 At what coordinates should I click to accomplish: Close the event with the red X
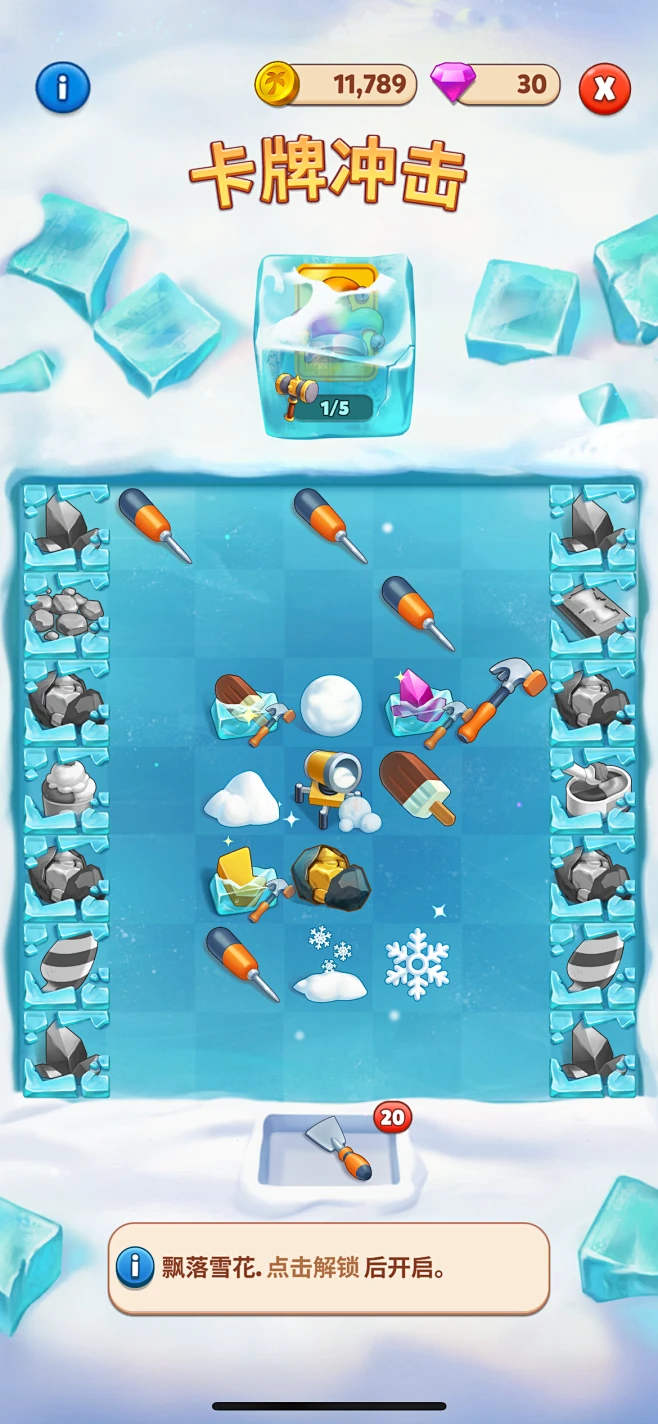(604, 88)
